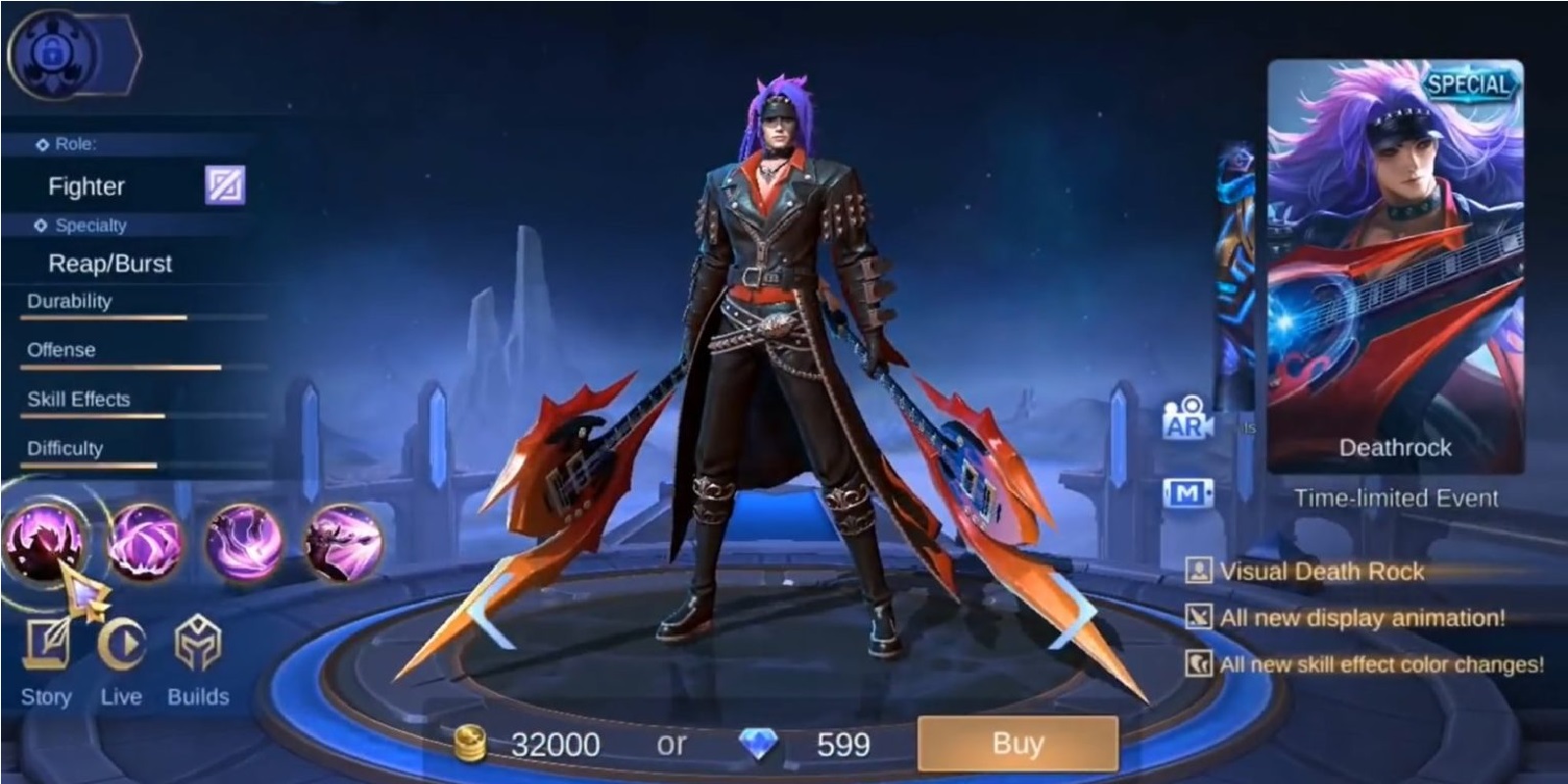Select the Time-limited Event label
The height and width of the screenshot is (784, 1568).
pyautogui.click(x=1396, y=497)
